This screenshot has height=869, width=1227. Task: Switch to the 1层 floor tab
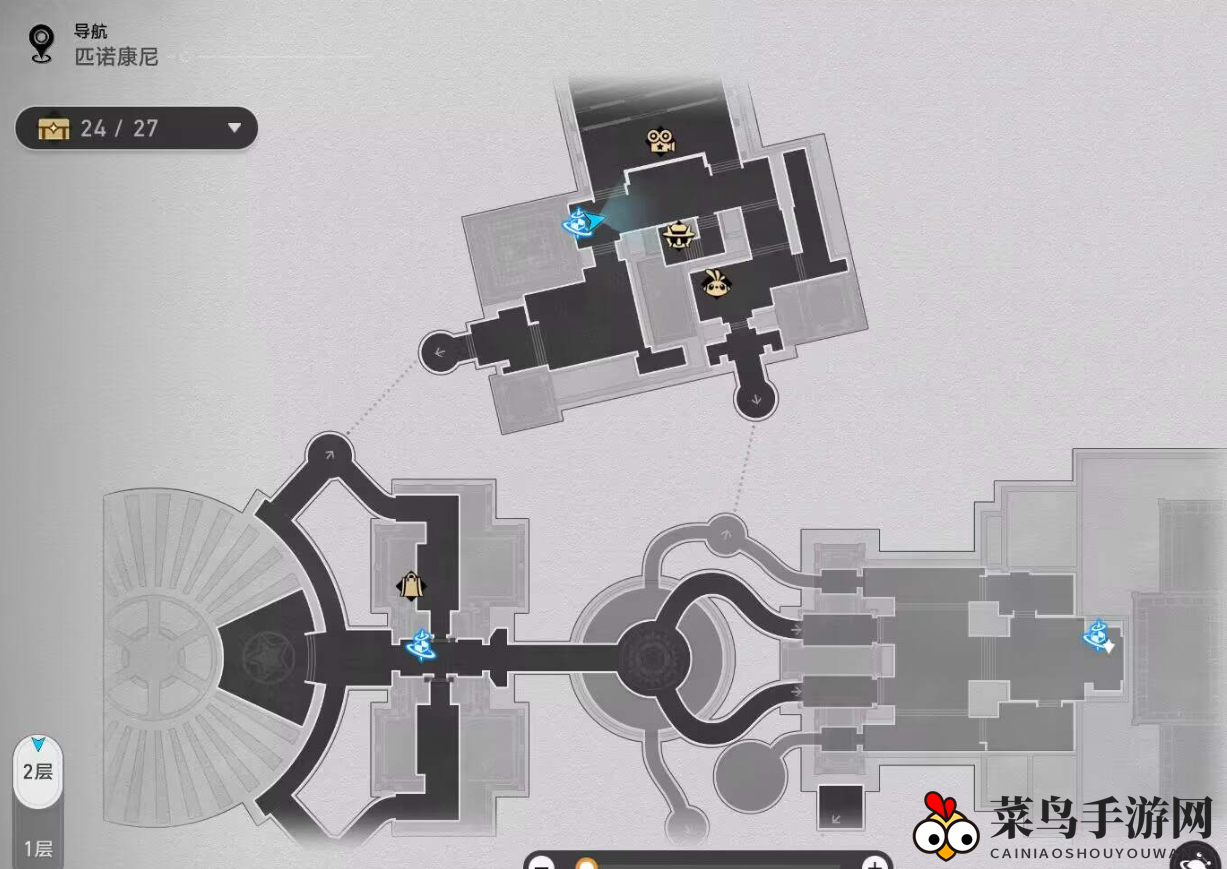[38, 848]
